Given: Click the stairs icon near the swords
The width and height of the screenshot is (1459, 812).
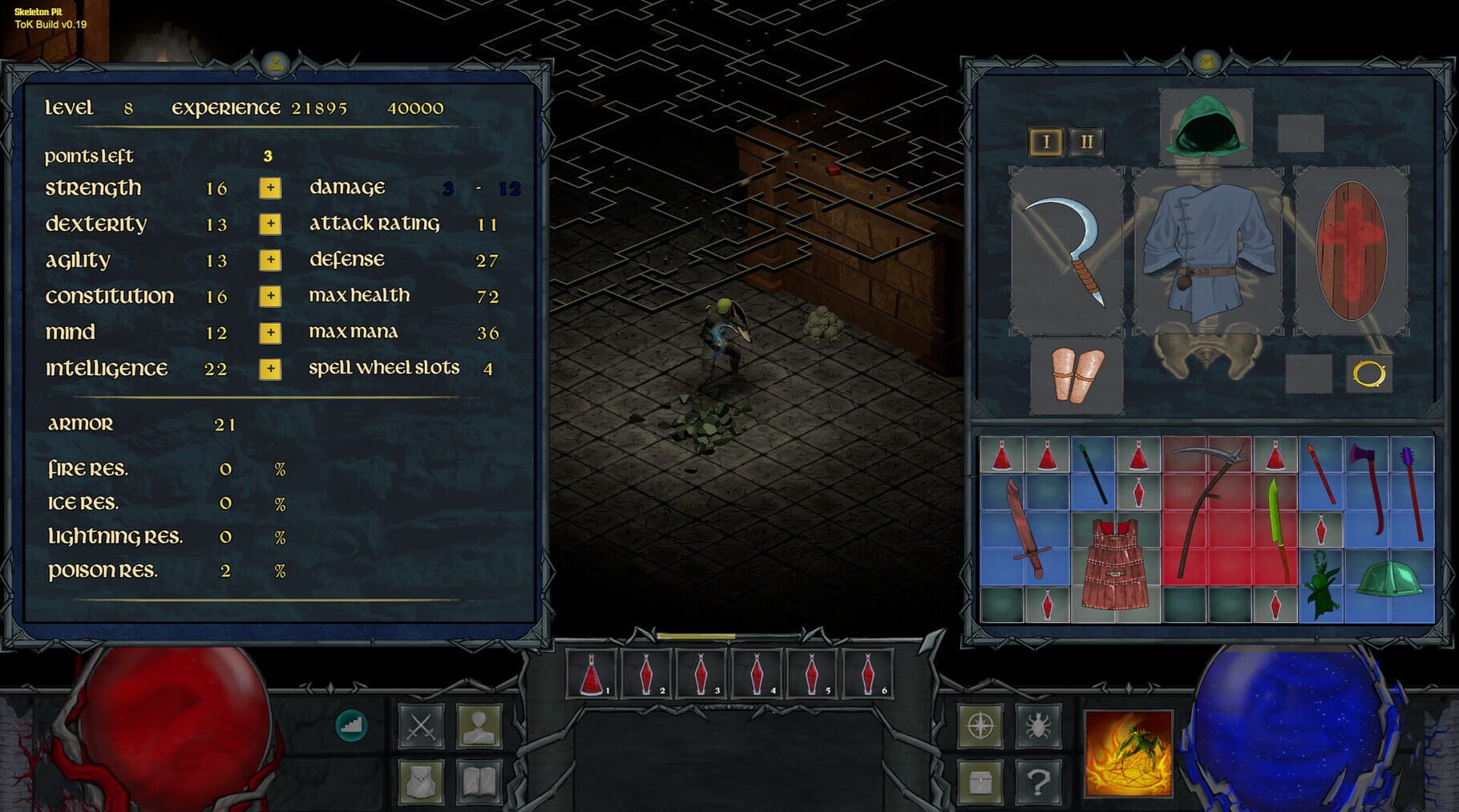Looking at the screenshot, I should point(350,726).
